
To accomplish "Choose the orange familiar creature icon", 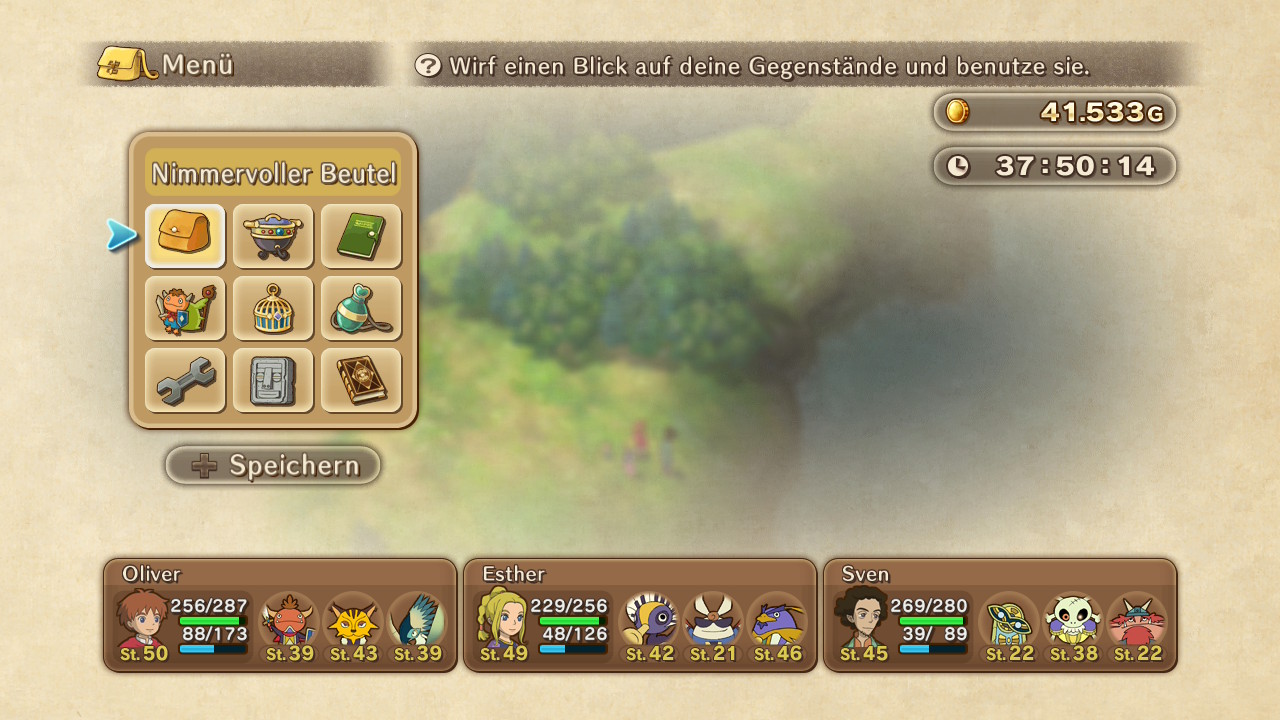I will click(185, 308).
